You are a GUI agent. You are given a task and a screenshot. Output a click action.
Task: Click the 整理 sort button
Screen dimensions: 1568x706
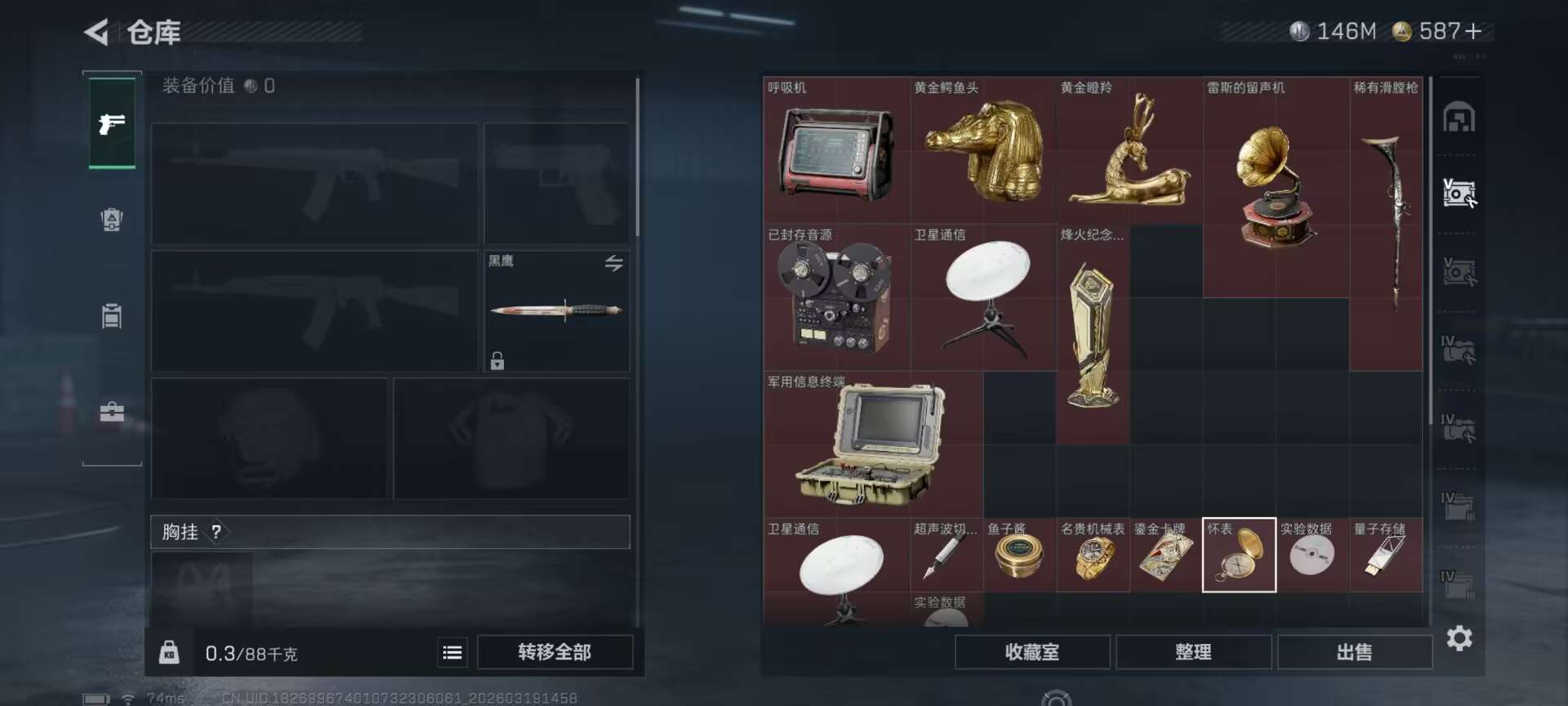tap(1193, 651)
